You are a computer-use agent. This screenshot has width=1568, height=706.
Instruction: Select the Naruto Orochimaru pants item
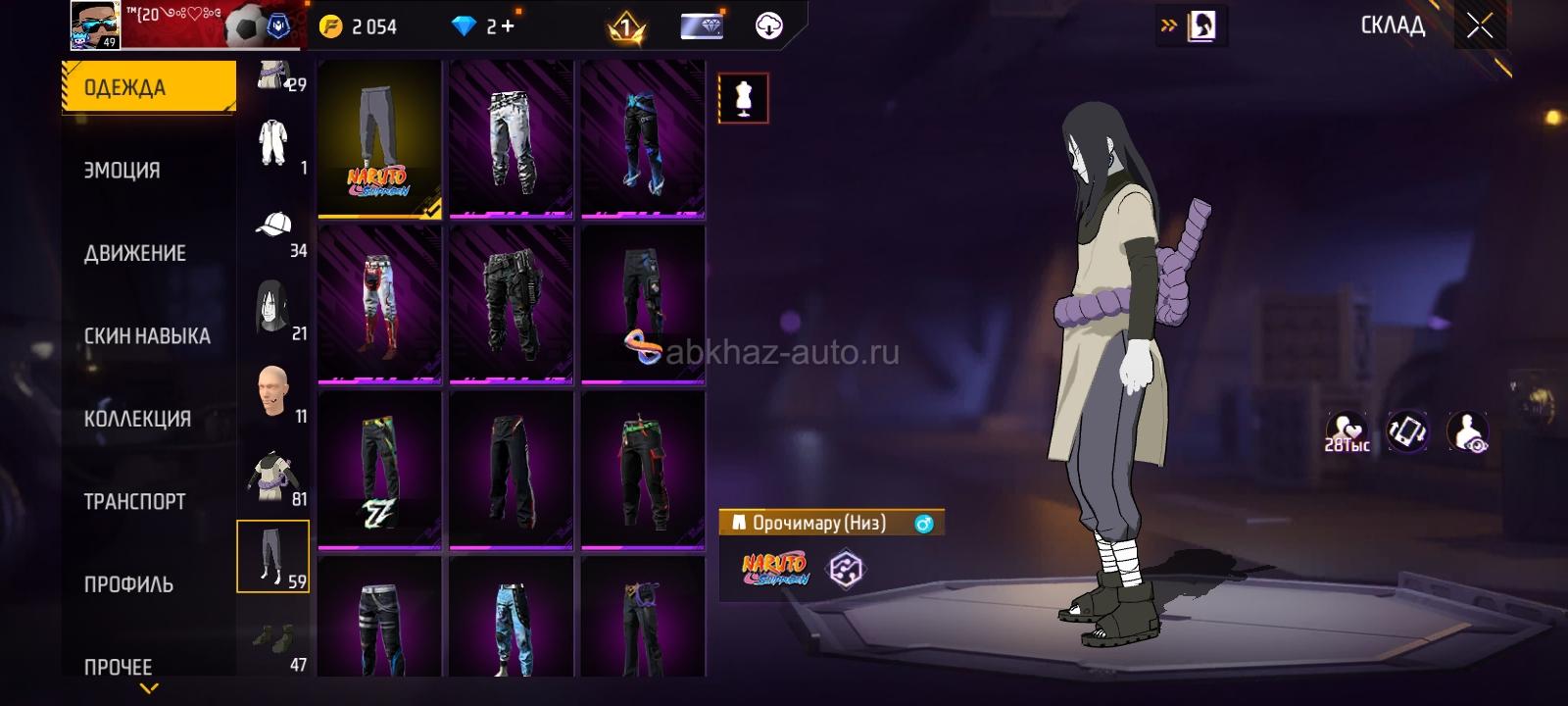click(379, 138)
